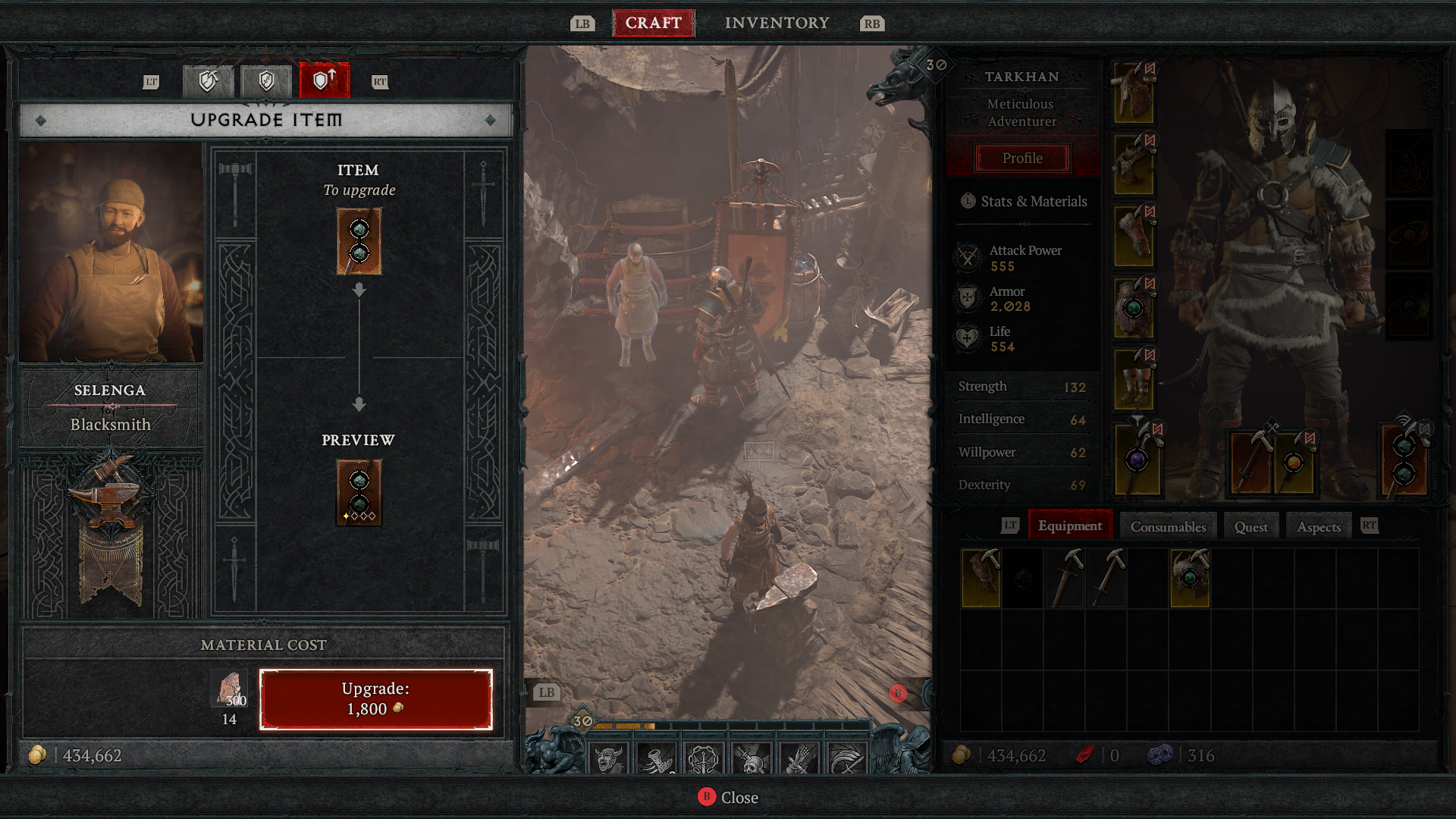The width and height of the screenshot is (1456, 819).
Task: Click the item in the To Upgrade slot
Action: [357, 241]
